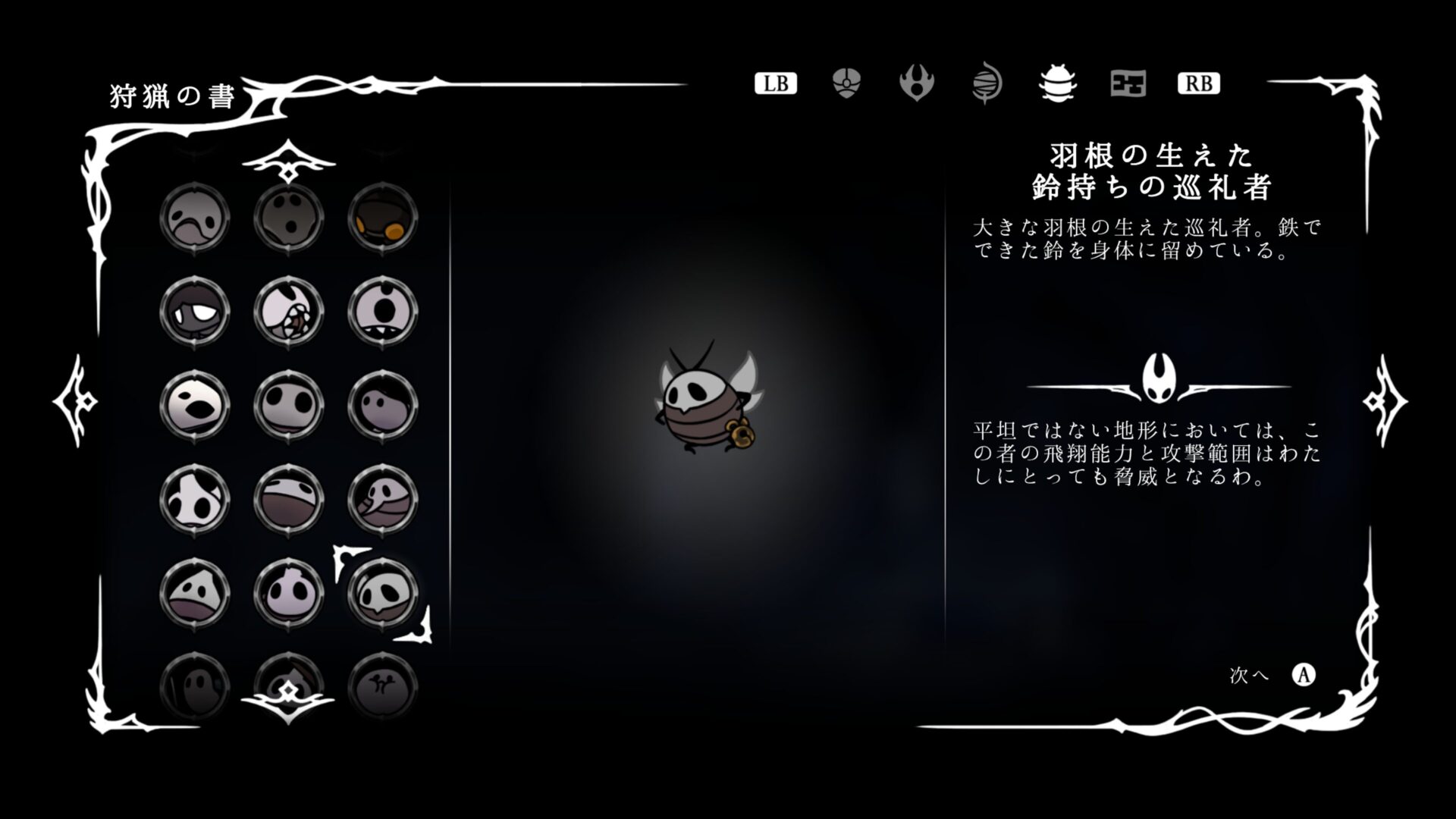Open the silk spool tools icon
This screenshot has height=819, width=1456.
(987, 85)
